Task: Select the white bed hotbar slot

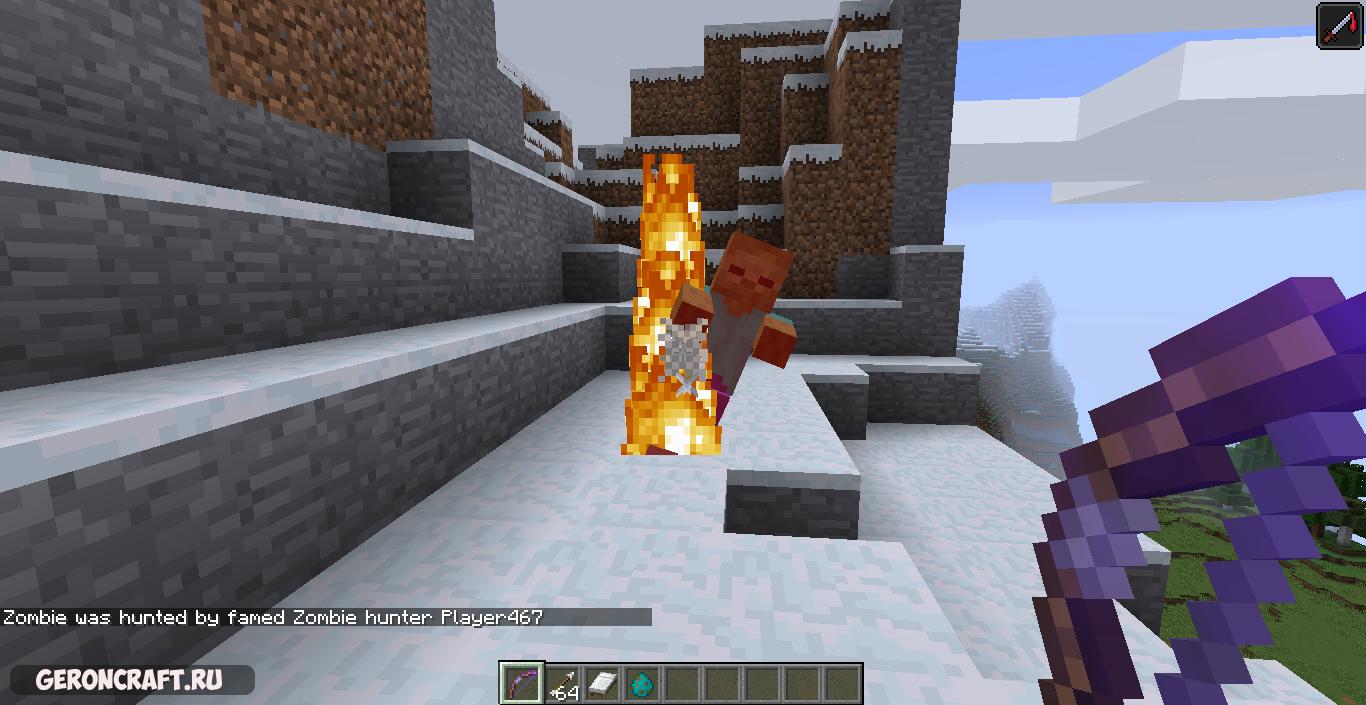Action: click(602, 685)
